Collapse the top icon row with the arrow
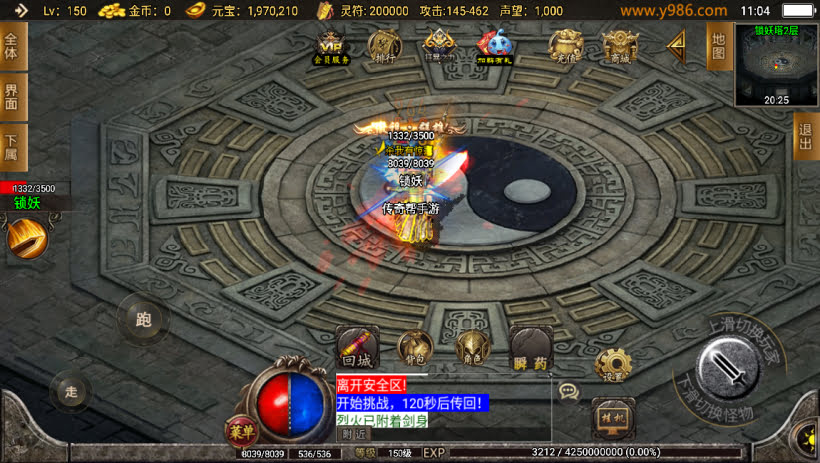This screenshot has width=820, height=463. point(677,44)
